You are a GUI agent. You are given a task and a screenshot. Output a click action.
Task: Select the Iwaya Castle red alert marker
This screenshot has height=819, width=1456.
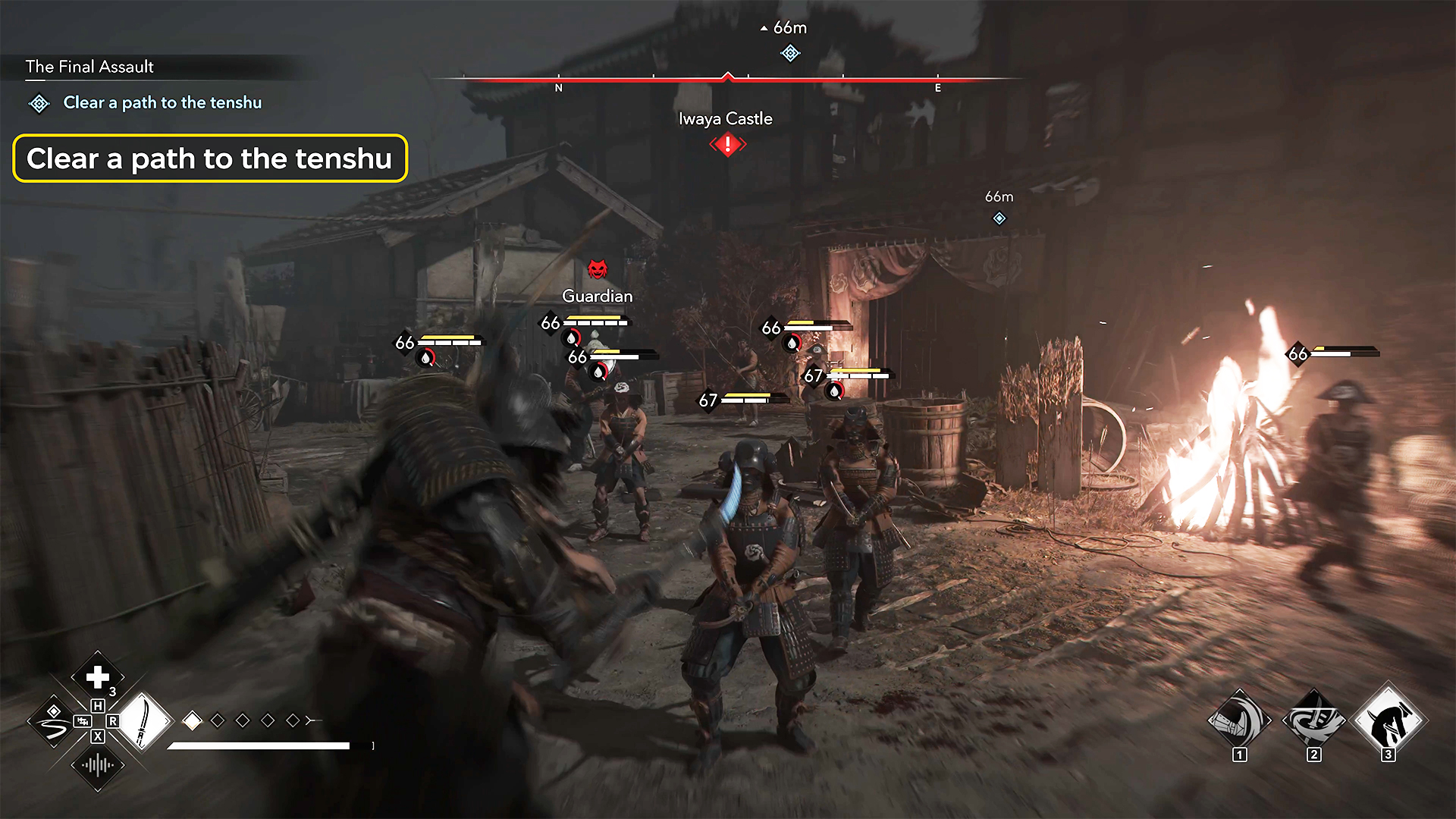click(x=728, y=144)
